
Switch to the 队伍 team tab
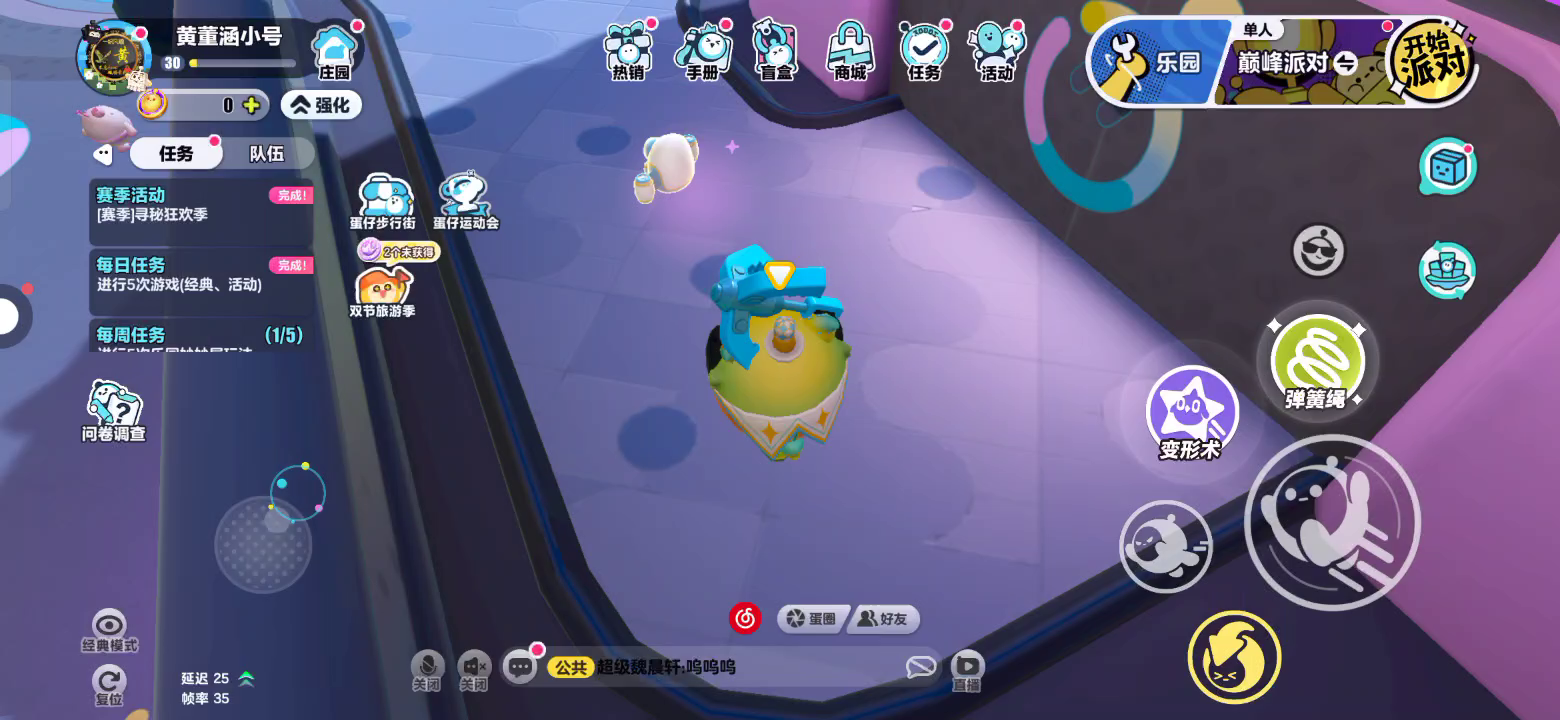(267, 153)
